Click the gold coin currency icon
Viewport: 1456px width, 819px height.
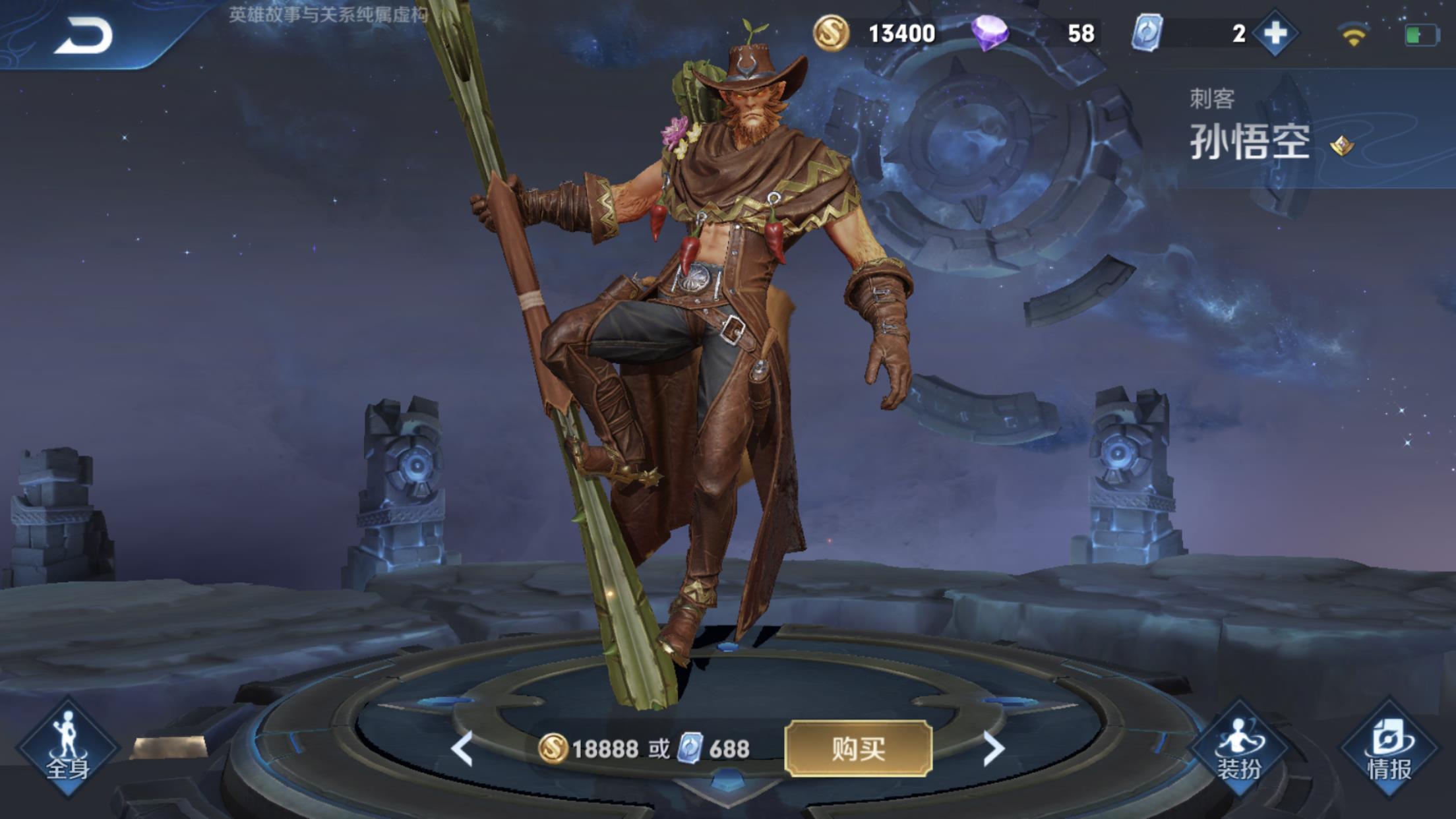point(830,33)
